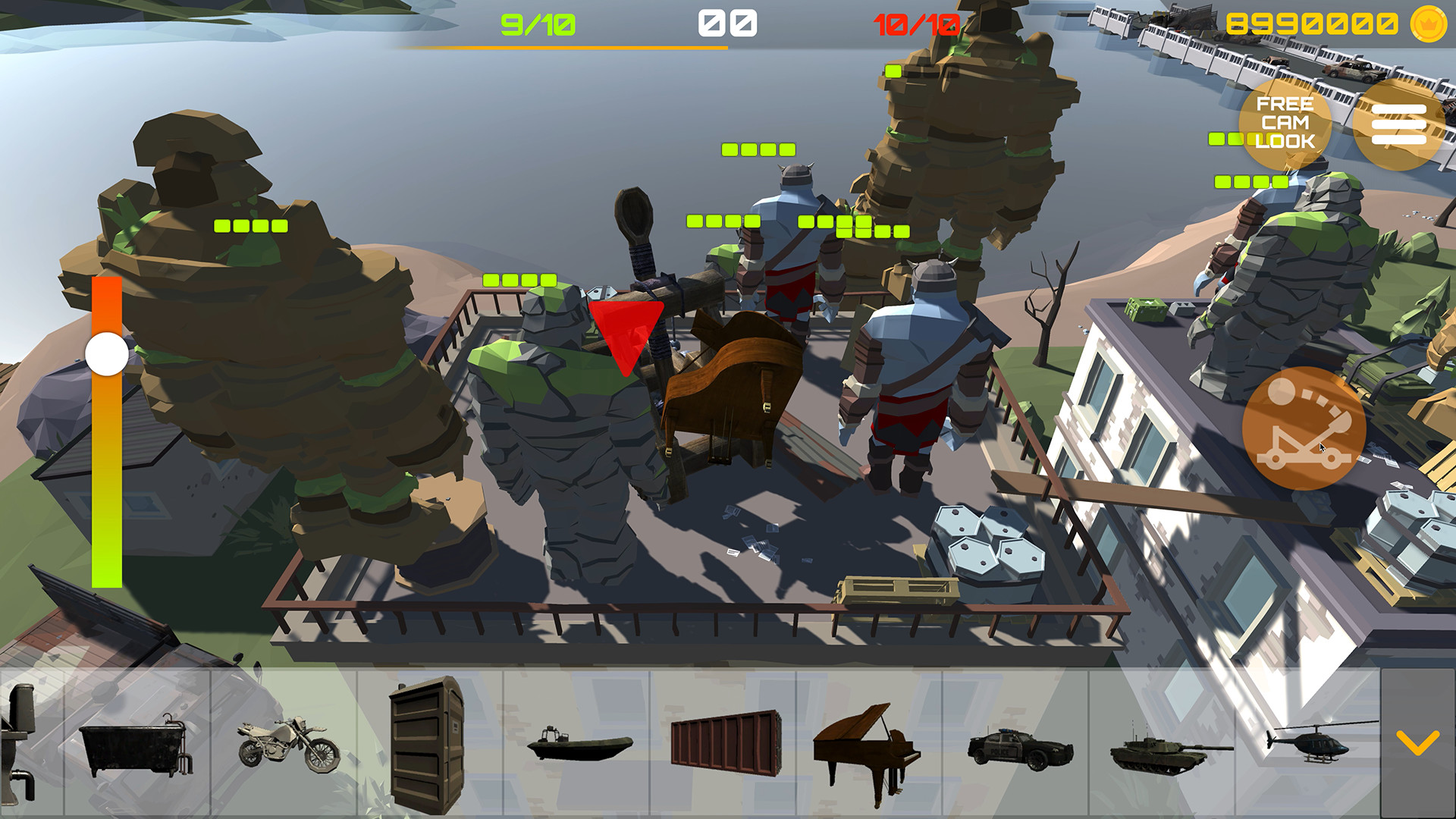Activate the catapult ability icon

click(1302, 428)
